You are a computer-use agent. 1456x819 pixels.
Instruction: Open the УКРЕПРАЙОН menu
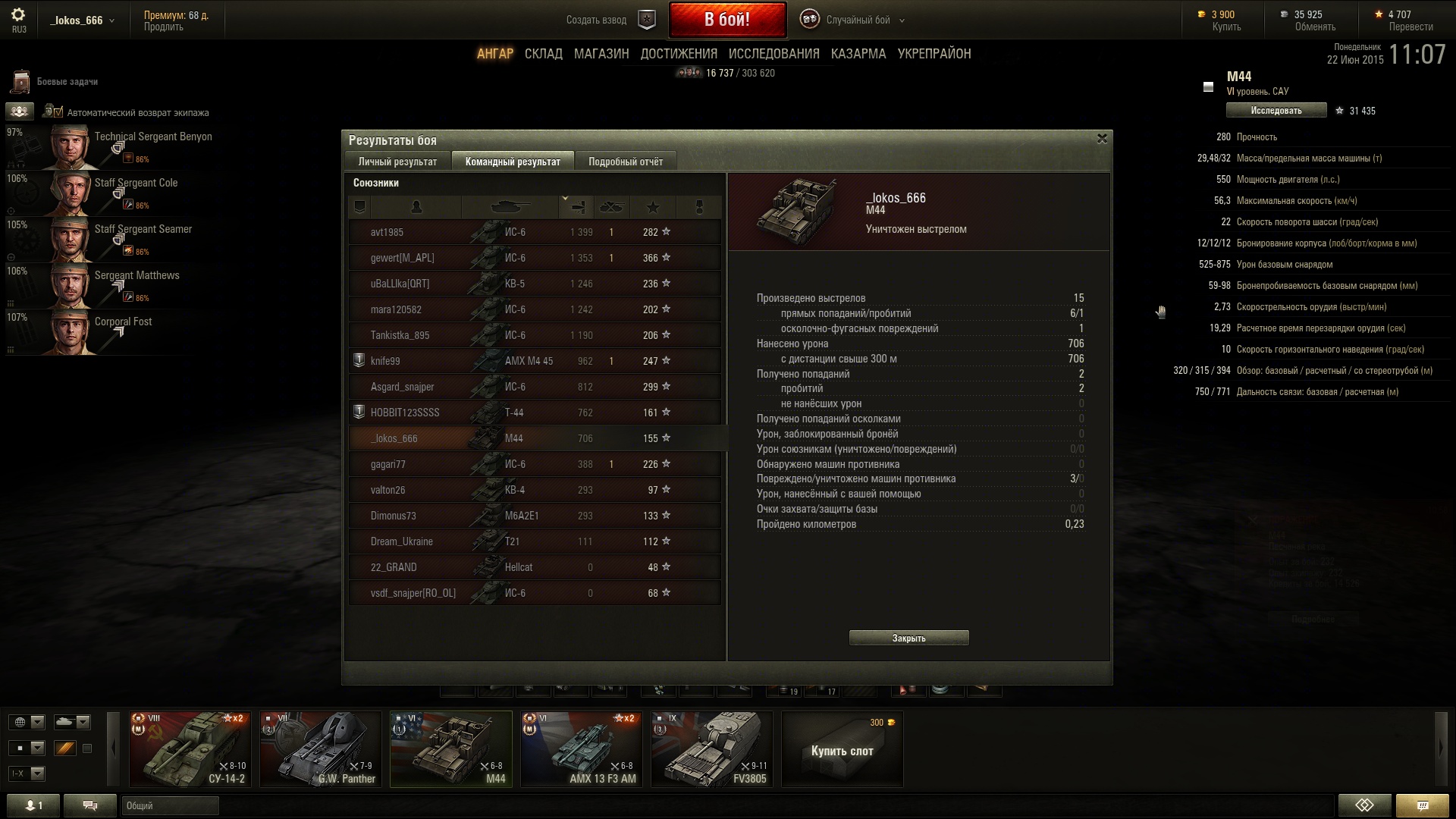[934, 54]
